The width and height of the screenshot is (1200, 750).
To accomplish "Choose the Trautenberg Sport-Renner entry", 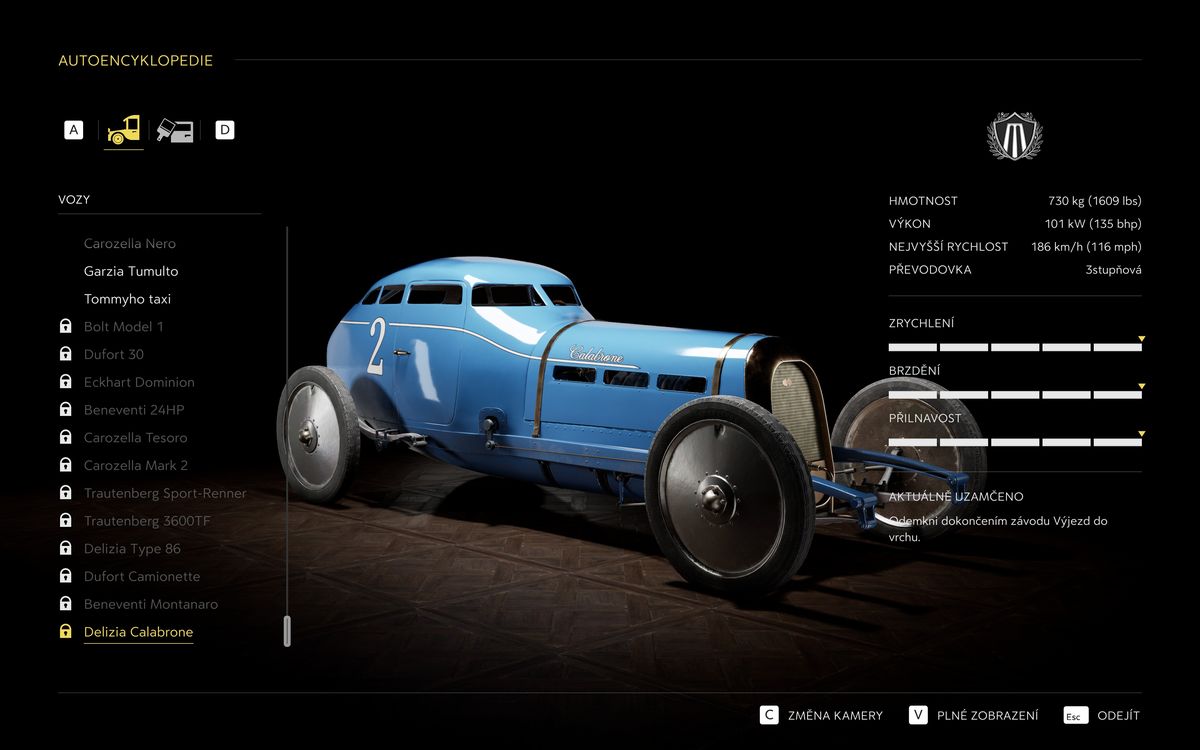I will coord(165,493).
